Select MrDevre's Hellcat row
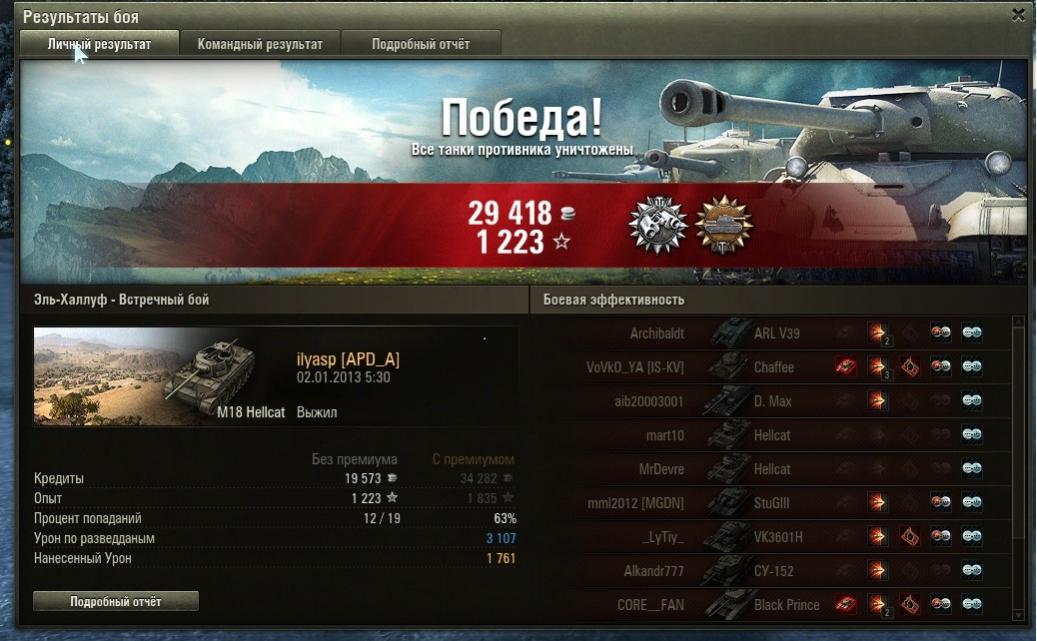Image resolution: width=1037 pixels, height=641 pixels. pos(770,469)
